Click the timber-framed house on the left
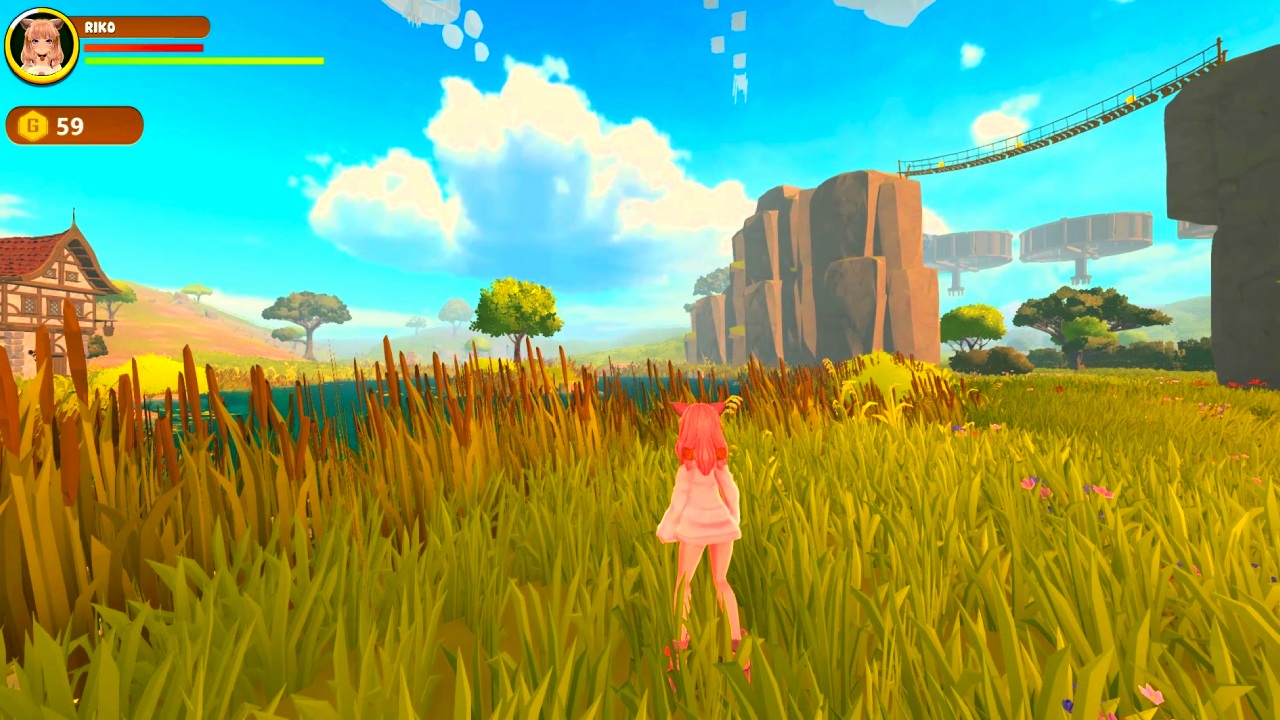This screenshot has height=720, width=1280. click(x=45, y=300)
